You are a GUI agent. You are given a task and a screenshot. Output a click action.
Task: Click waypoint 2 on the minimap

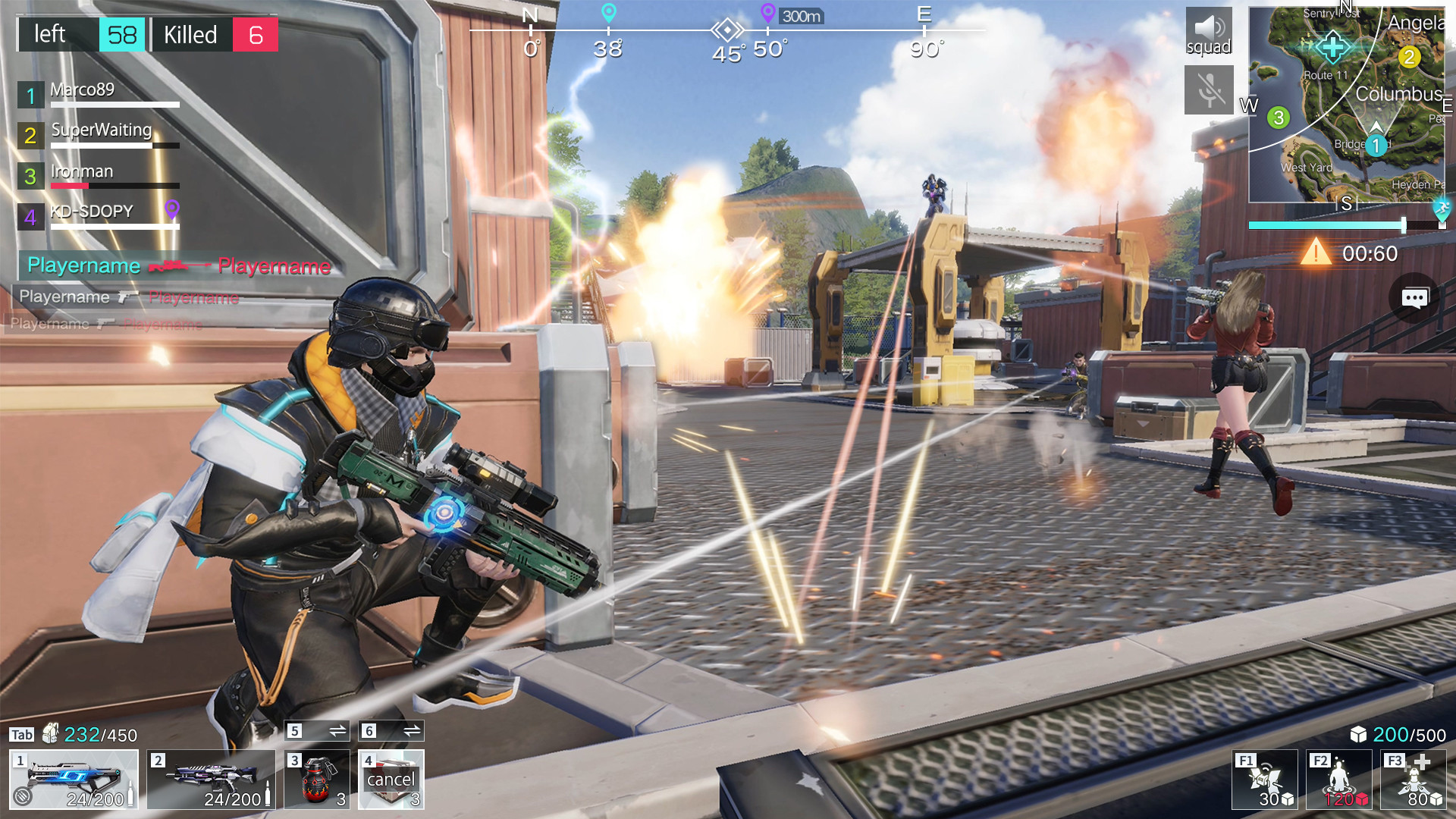(1409, 56)
